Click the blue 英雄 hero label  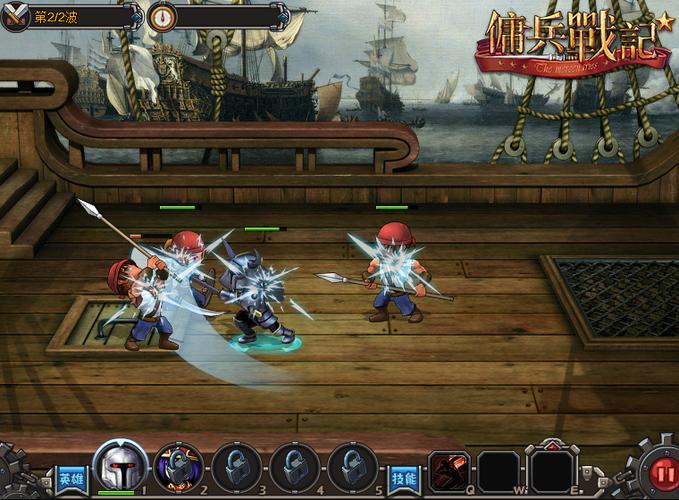tap(70, 478)
